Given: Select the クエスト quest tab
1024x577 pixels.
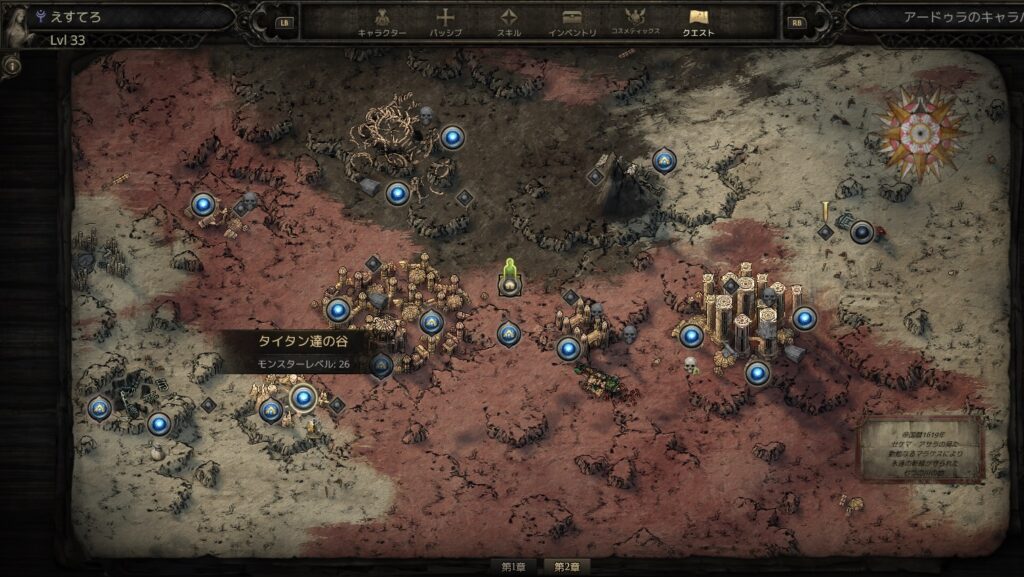Looking at the screenshot, I should point(698,22).
